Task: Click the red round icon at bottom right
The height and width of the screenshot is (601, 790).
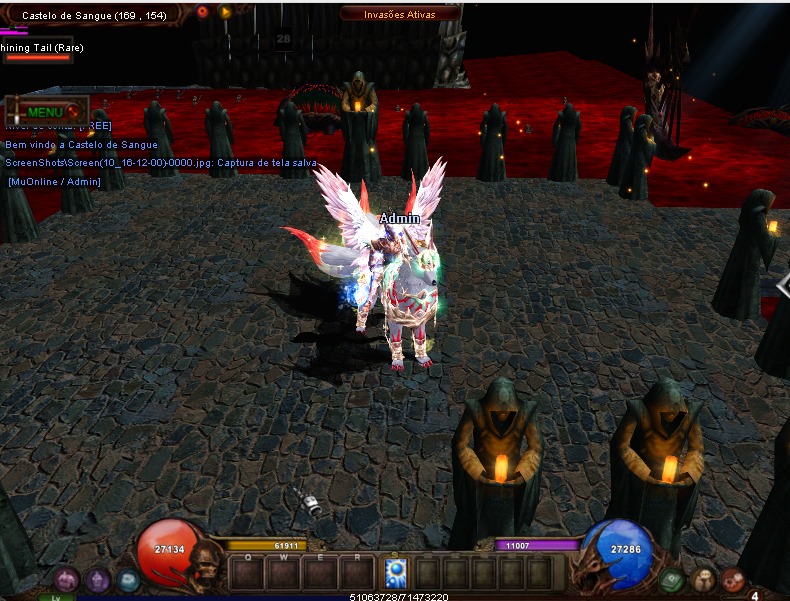Action: pyautogui.click(x=734, y=579)
